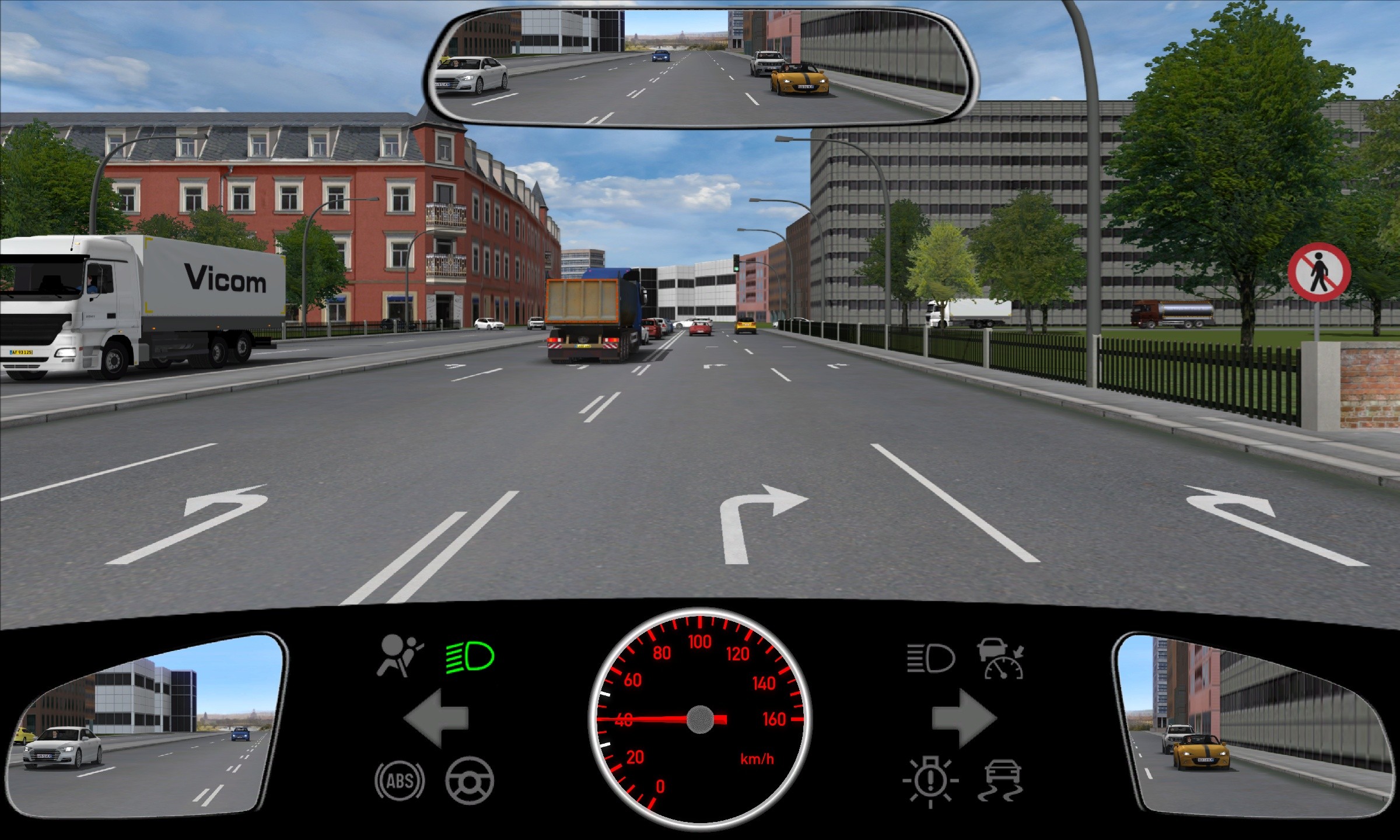Check the left side mirror

(x=146, y=726)
